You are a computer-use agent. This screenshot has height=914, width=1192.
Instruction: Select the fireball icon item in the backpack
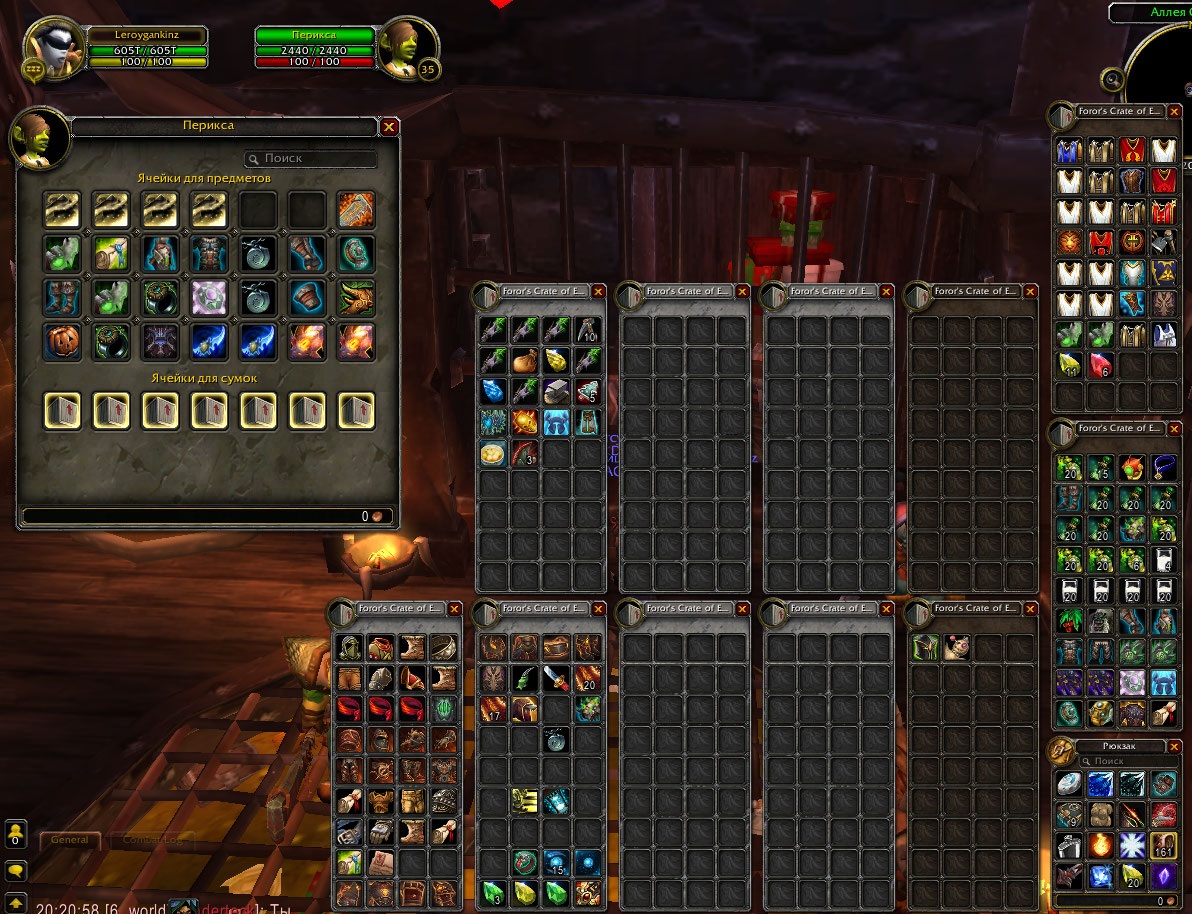point(1101,847)
